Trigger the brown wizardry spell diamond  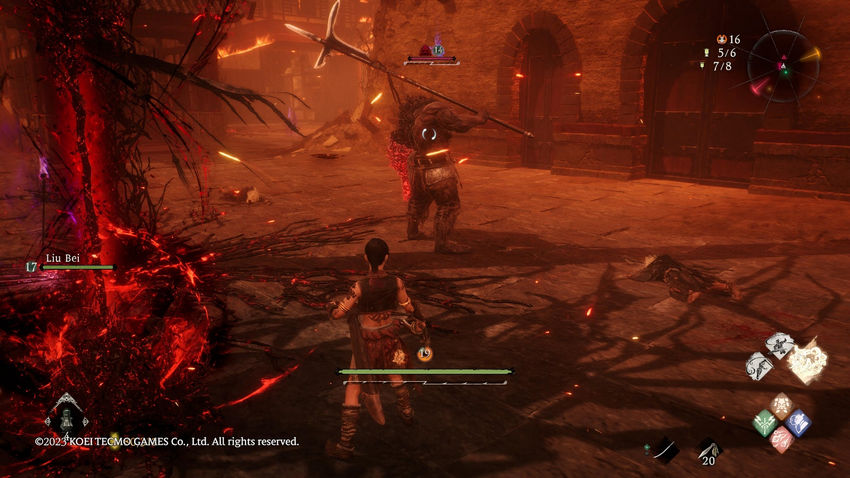pyautogui.click(x=781, y=405)
